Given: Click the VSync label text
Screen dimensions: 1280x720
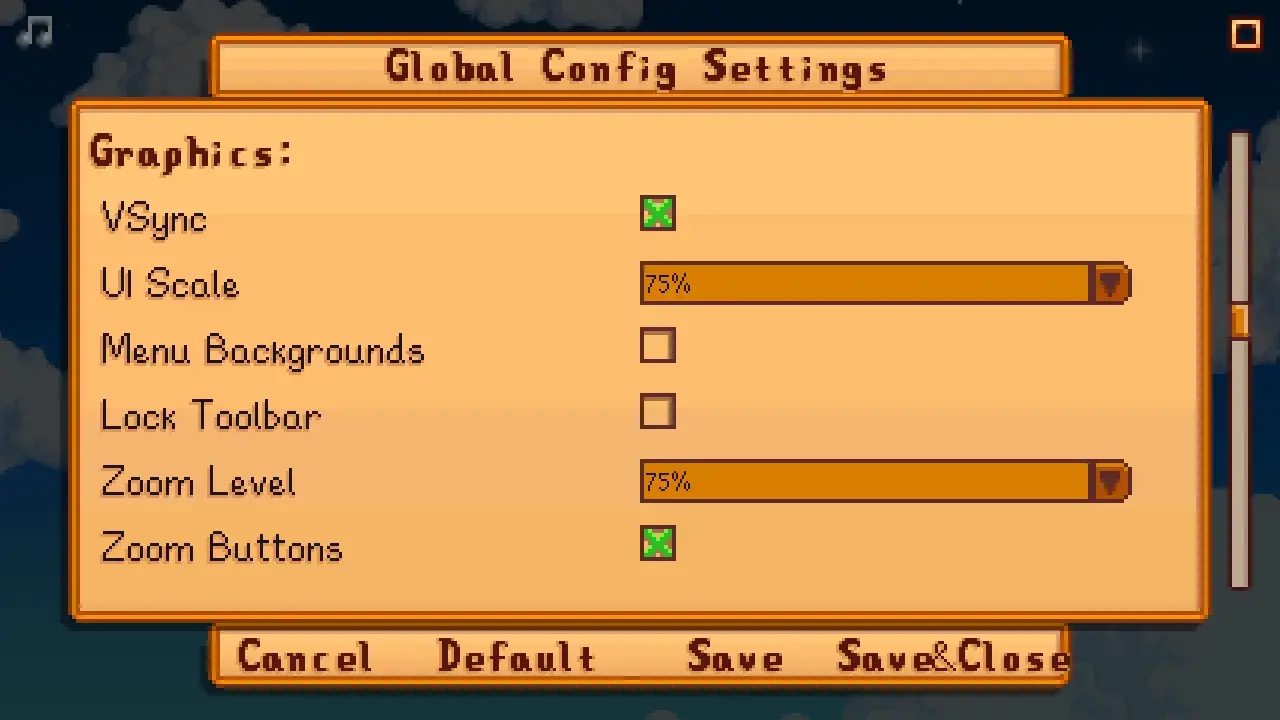Looking at the screenshot, I should [152, 219].
